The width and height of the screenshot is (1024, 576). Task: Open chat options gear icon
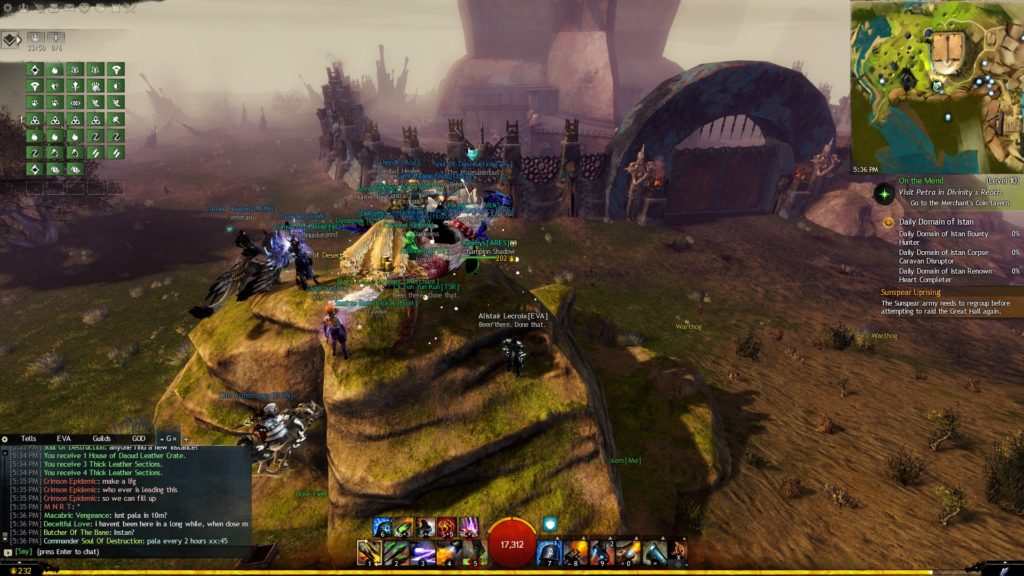click(x=7, y=438)
